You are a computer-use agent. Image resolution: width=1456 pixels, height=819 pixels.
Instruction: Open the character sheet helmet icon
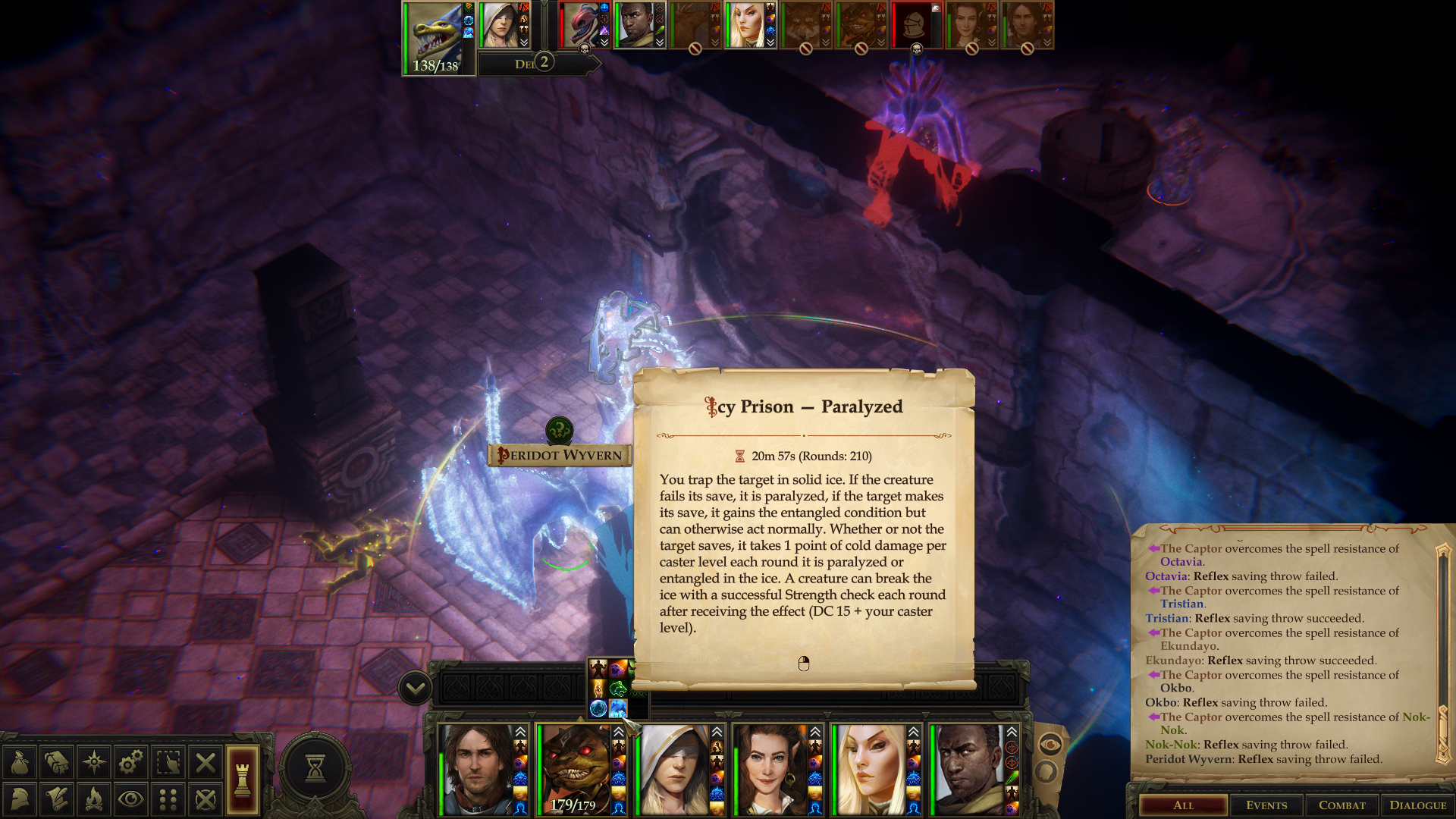(20, 799)
